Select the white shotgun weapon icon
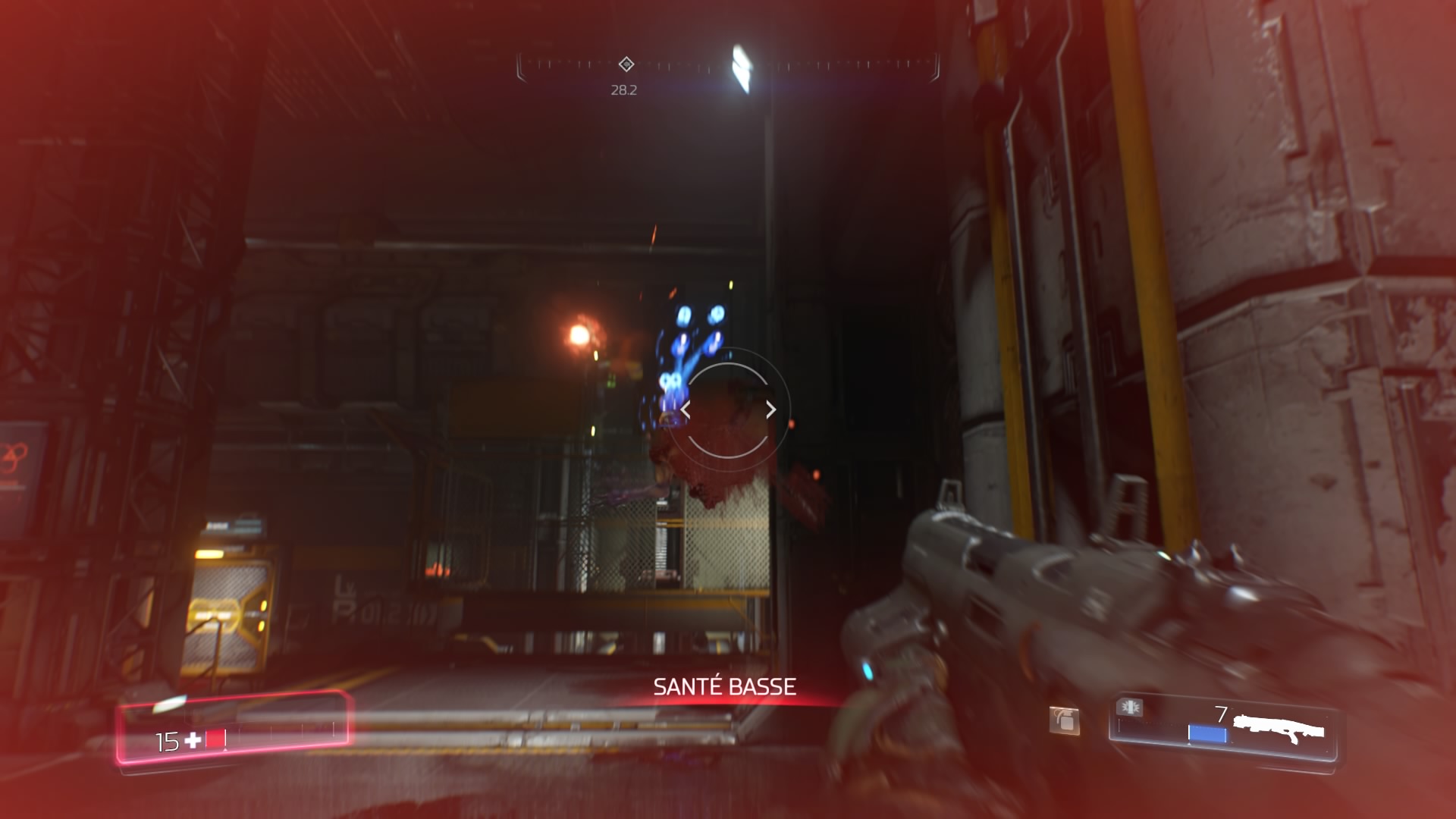The width and height of the screenshot is (1456, 819). [x=1279, y=729]
